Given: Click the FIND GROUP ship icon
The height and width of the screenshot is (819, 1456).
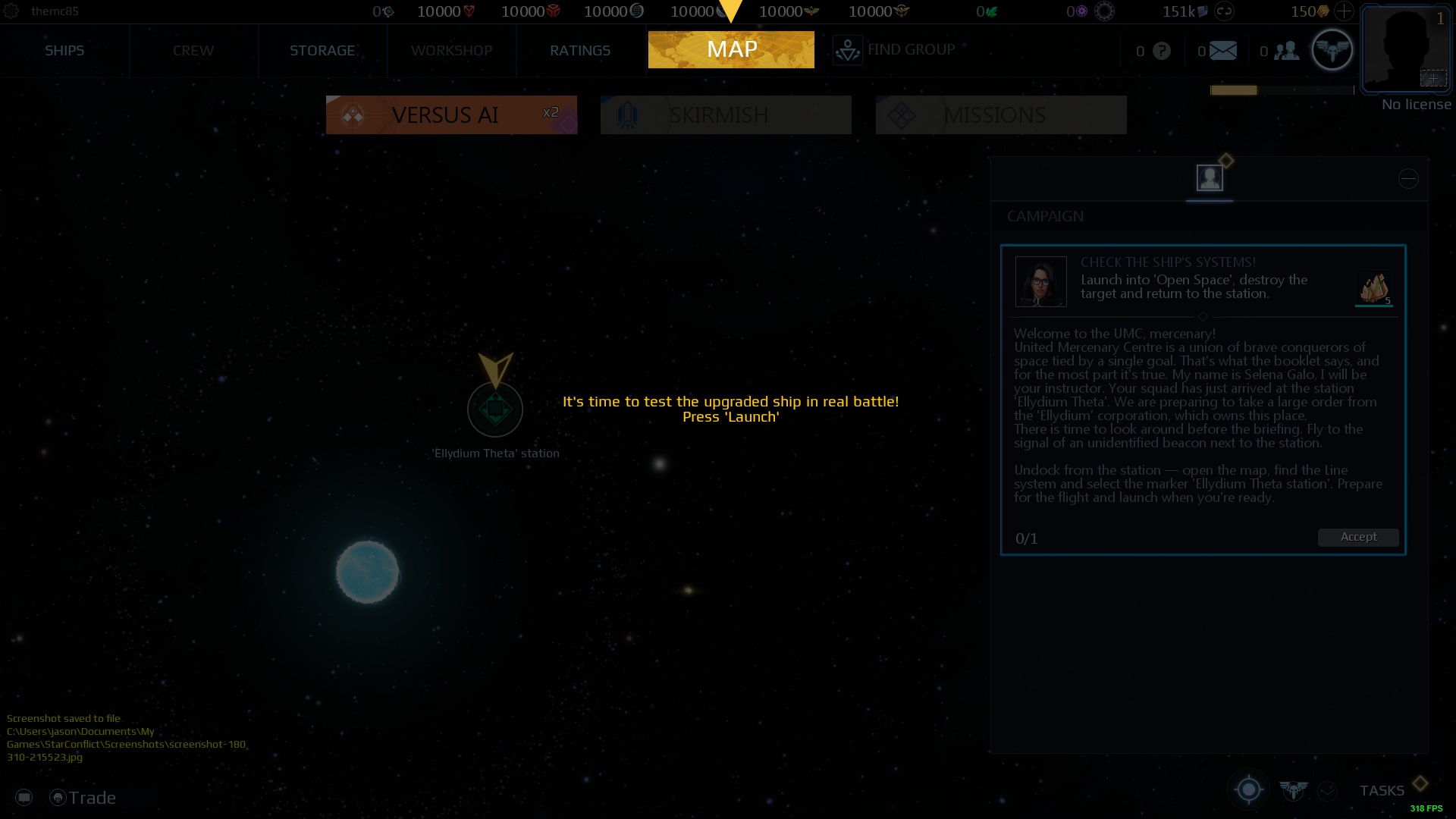Looking at the screenshot, I should coord(847,49).
